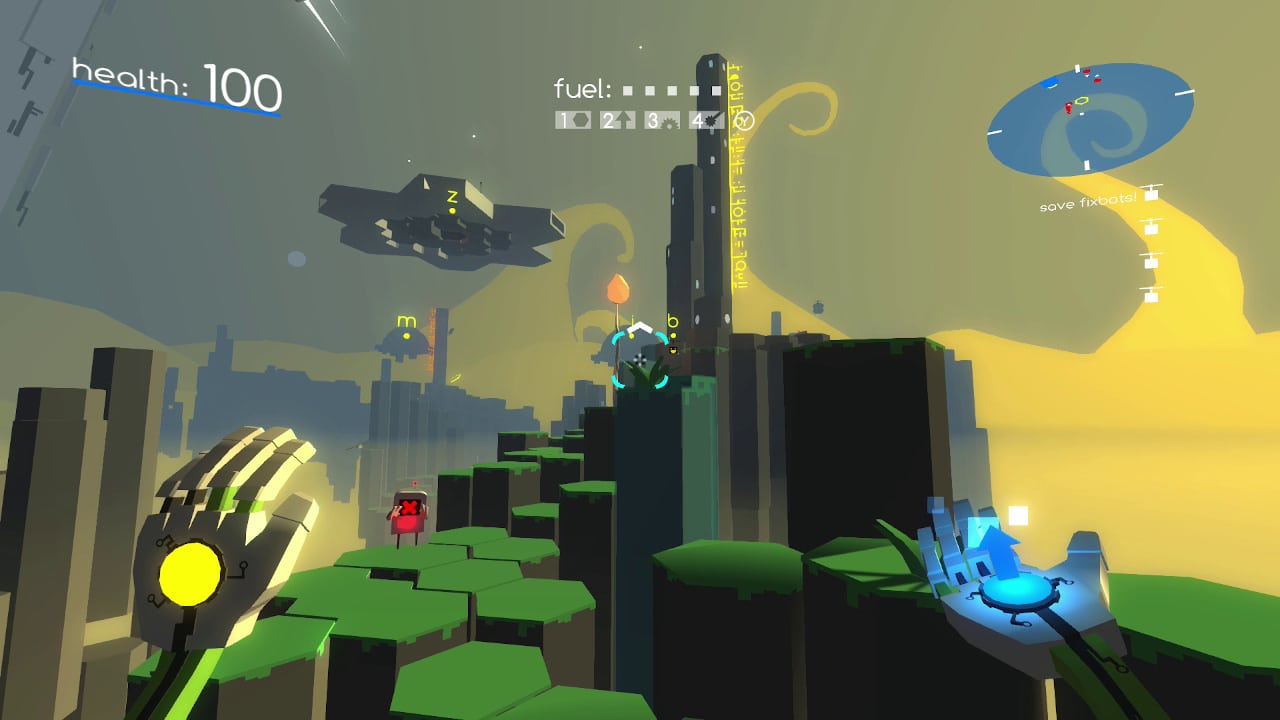Image resolution: width=1280 pixels, height=720 pixels.
Task: Click the blue square marker on the minimap
Action: (1049, 82)
